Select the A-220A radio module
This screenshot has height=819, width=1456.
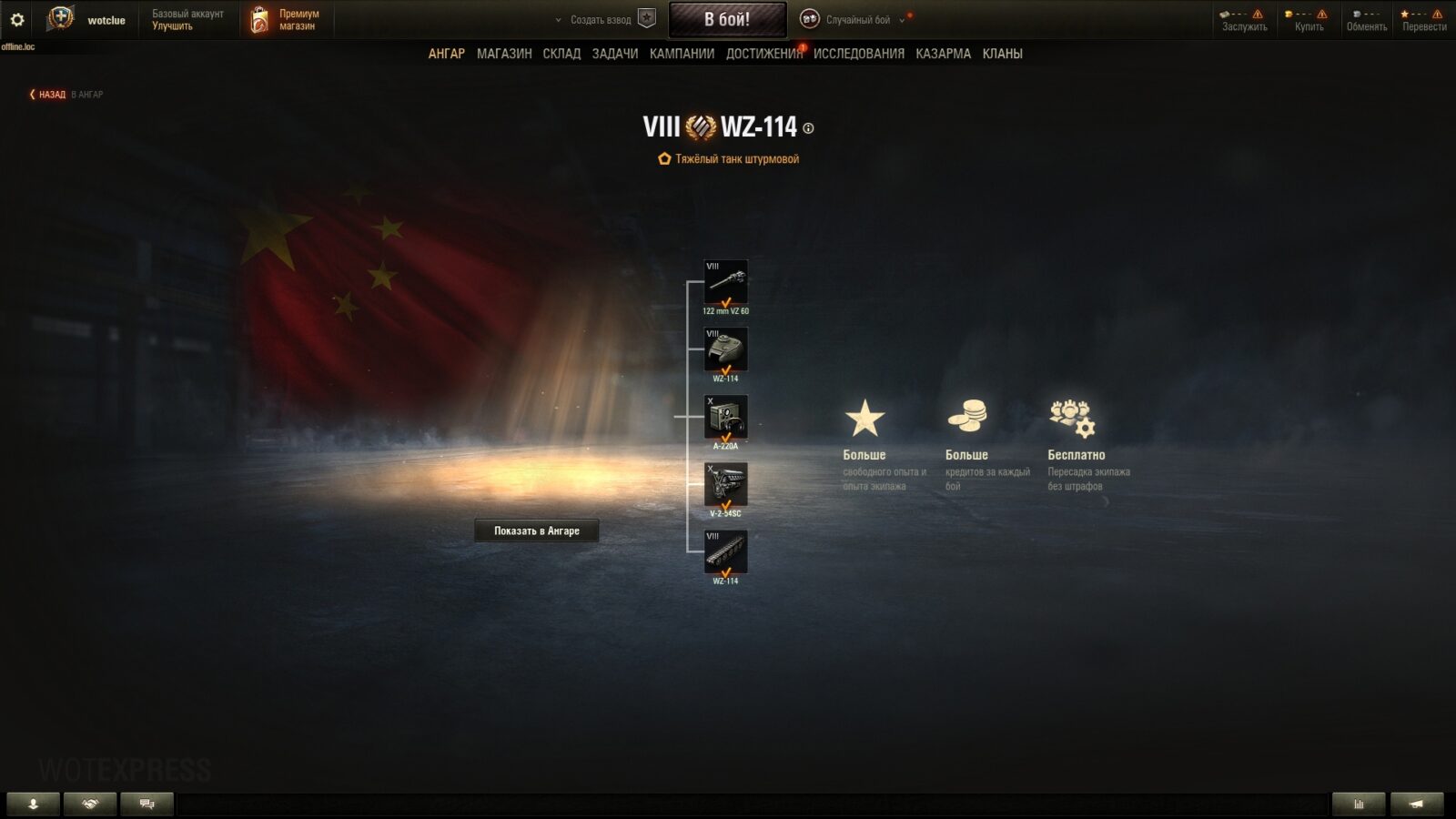tap(725, 417)
